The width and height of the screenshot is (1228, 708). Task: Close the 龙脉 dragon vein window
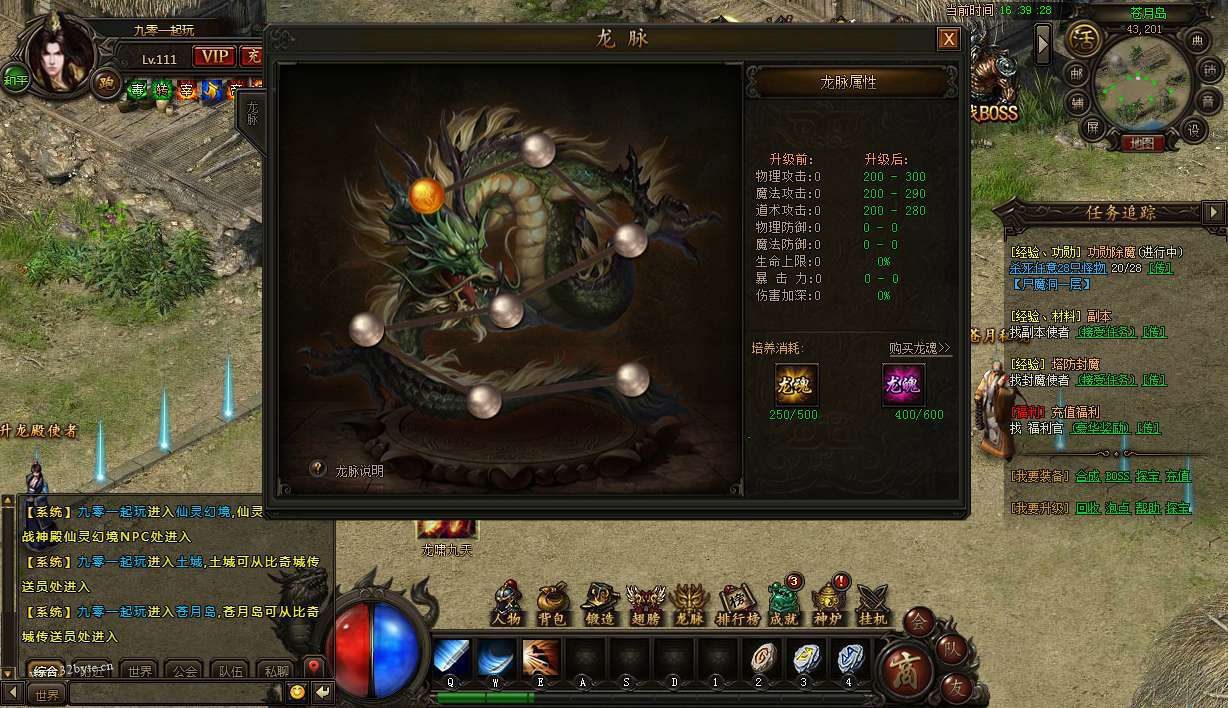click(948, 39)
